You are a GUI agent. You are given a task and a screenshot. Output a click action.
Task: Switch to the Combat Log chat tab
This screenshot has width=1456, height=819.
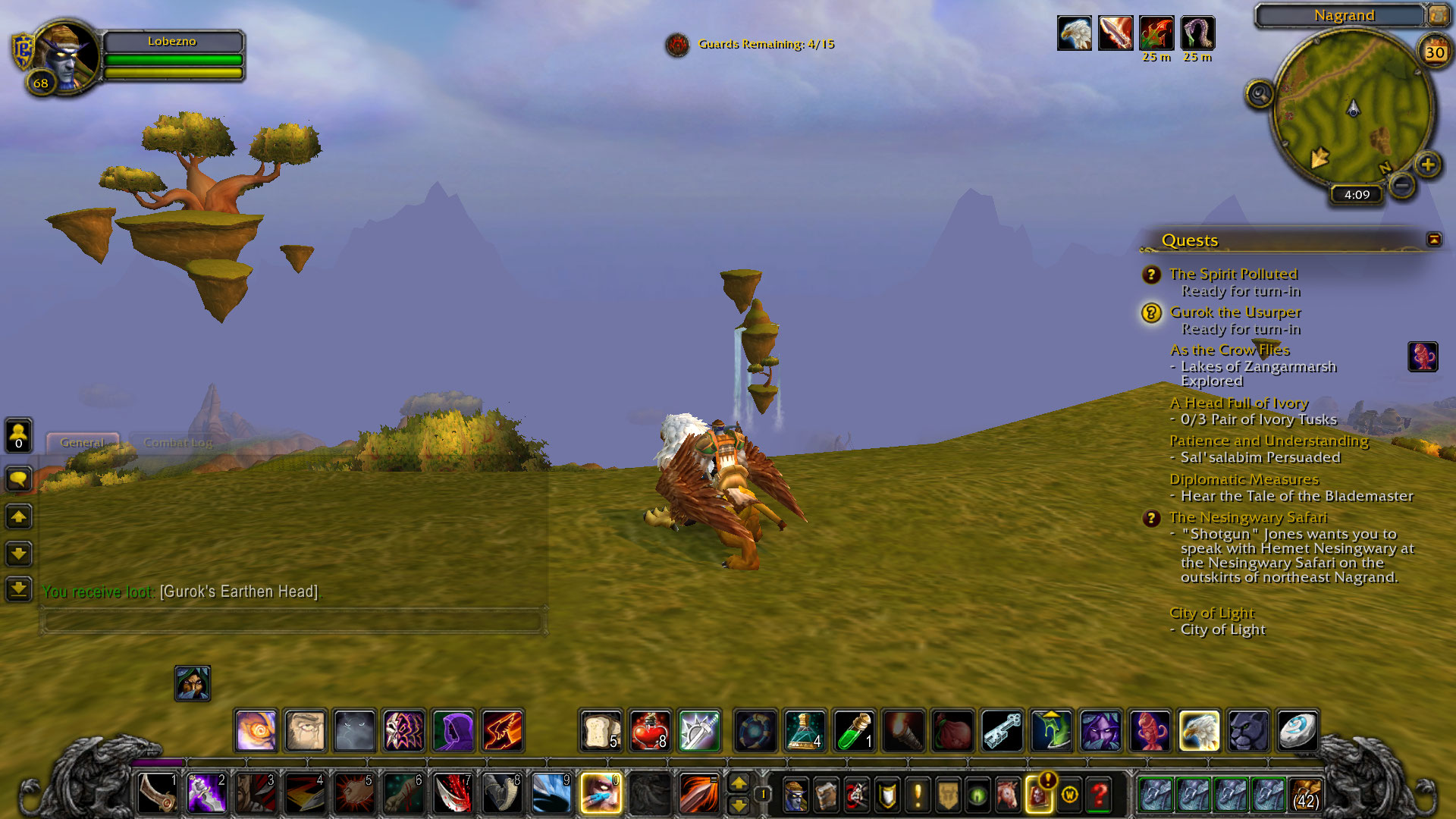(178, 443)
